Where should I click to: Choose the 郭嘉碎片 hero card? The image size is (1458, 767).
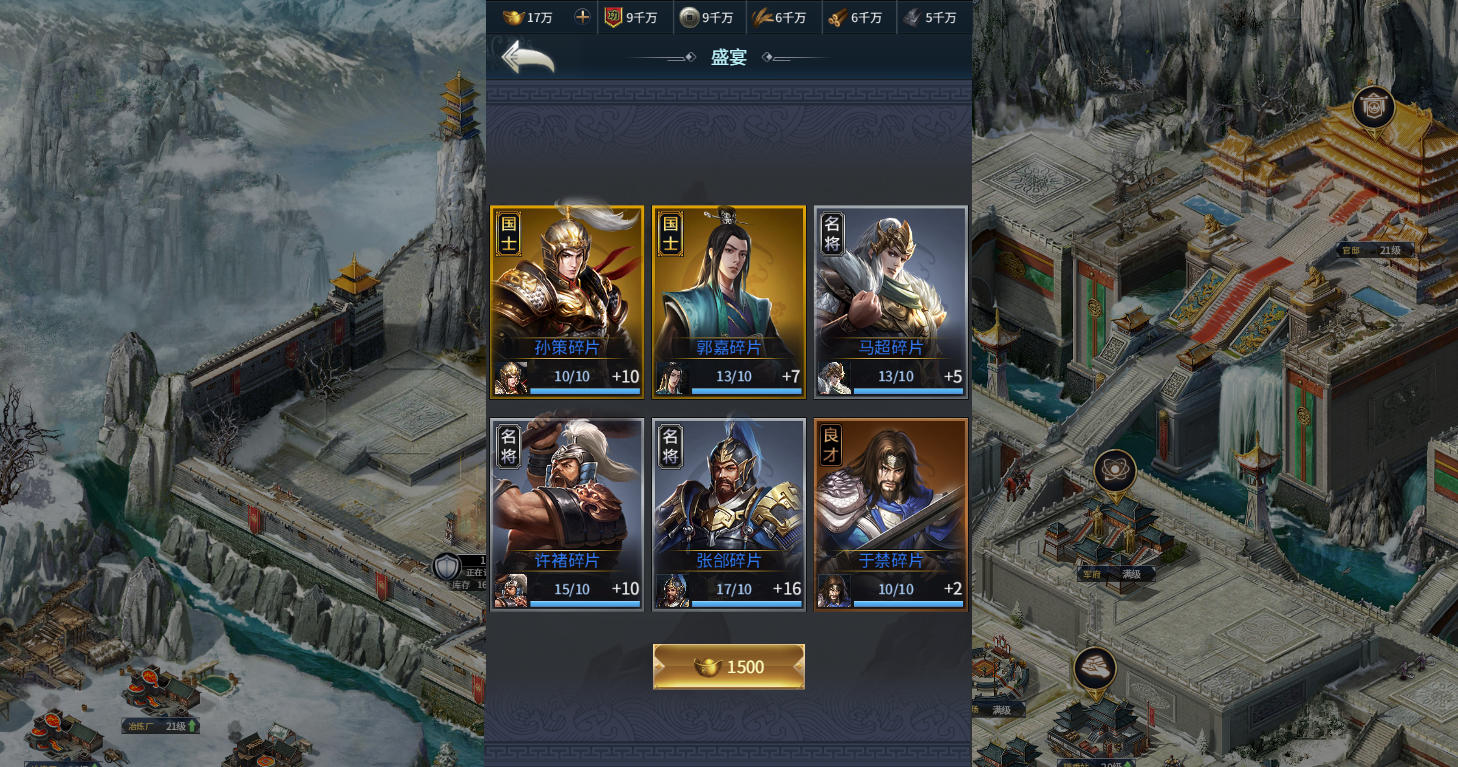pos(729,300)
